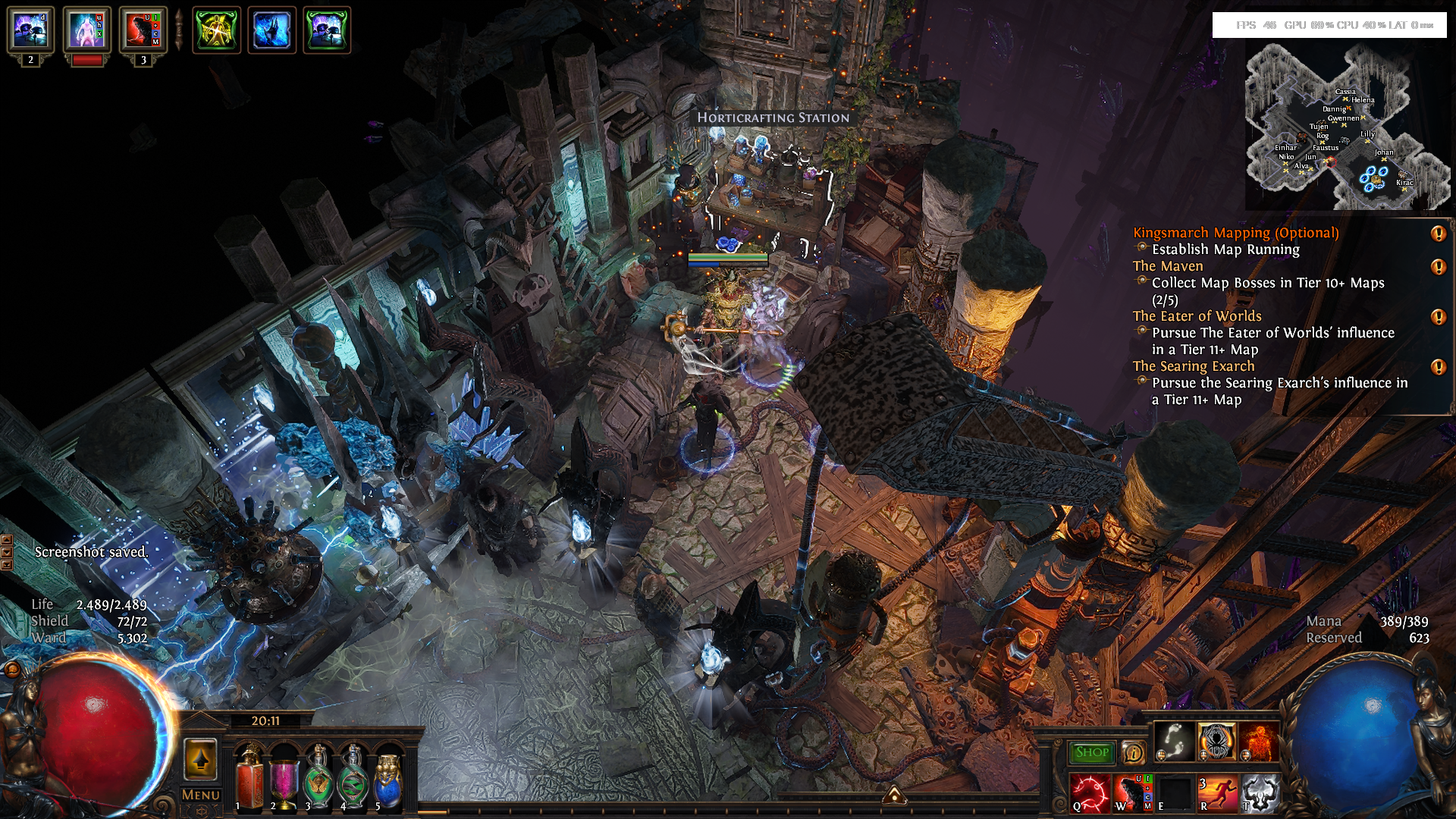Select the spider skill icon
The height and width of the screenshot is (819, 1456).
[1216, 741]
